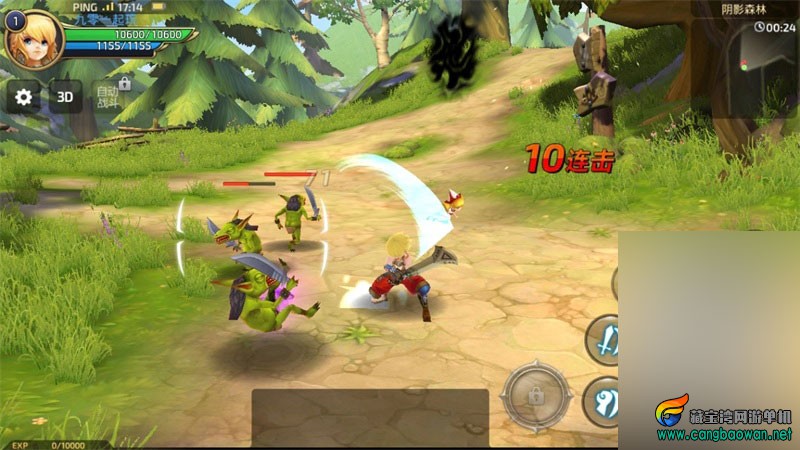Toggle the 3D camera view button
Viewport: 800px width, 450px height.
(66, 97)
